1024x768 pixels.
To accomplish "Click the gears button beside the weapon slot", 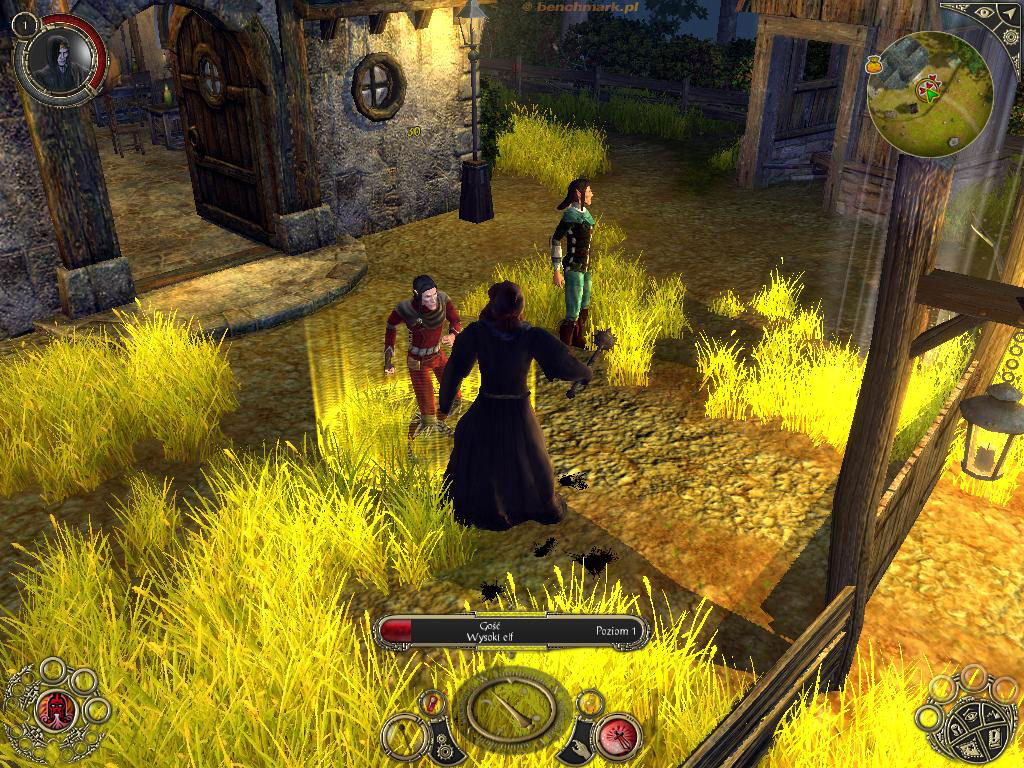I will click(443, 742).
